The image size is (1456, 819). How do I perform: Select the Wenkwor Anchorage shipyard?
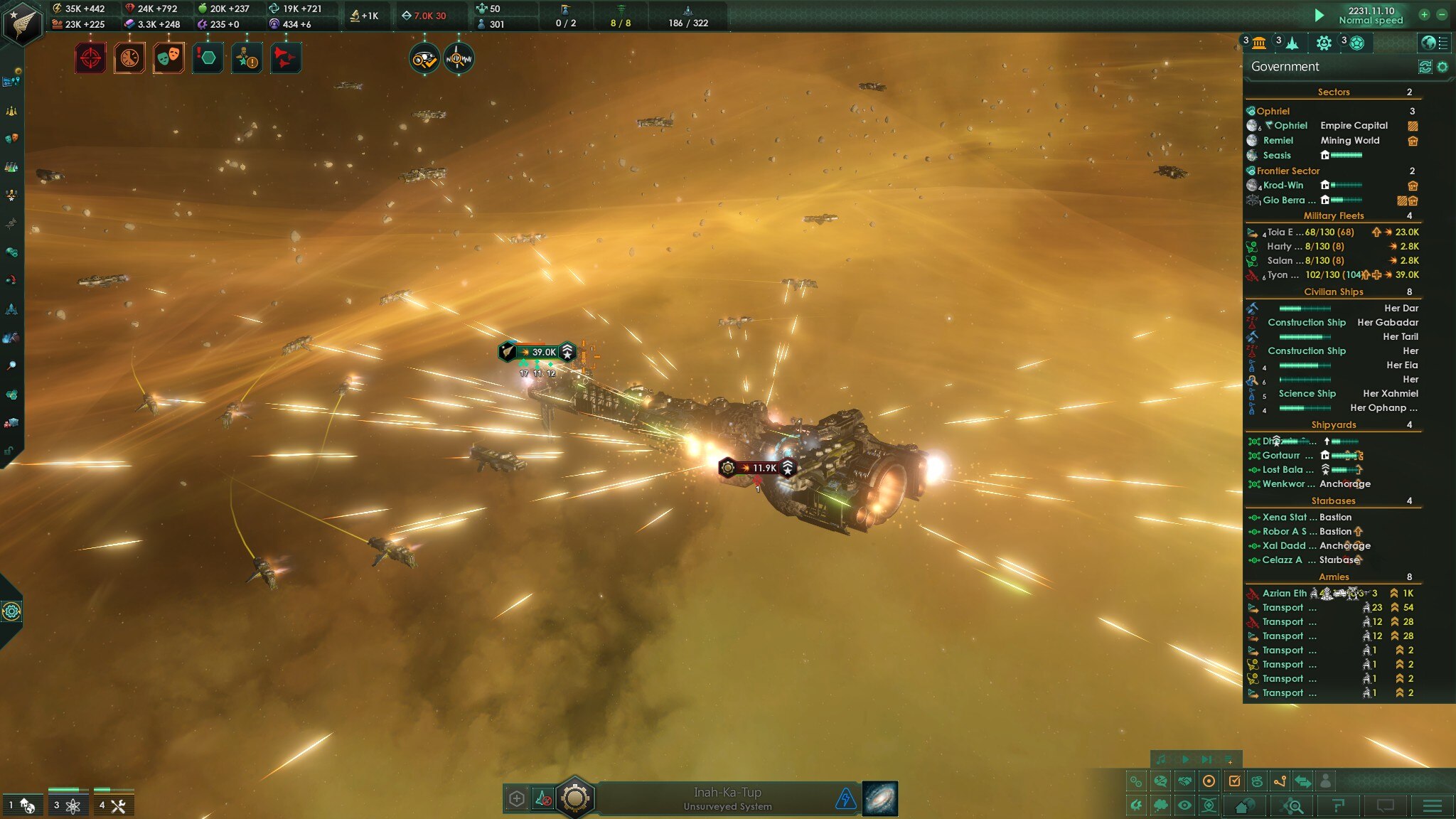pyautogui.click(x=1315, y=484)
